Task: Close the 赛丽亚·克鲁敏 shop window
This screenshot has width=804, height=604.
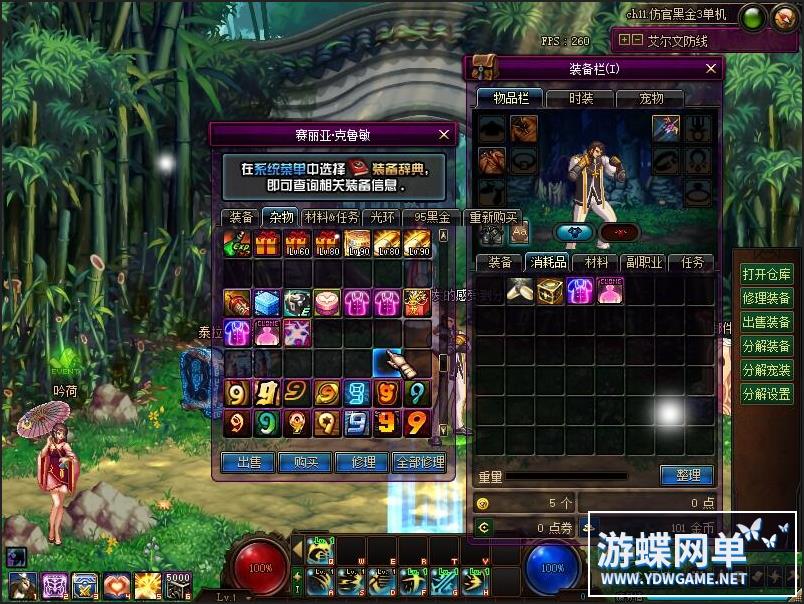Action: 444,134
